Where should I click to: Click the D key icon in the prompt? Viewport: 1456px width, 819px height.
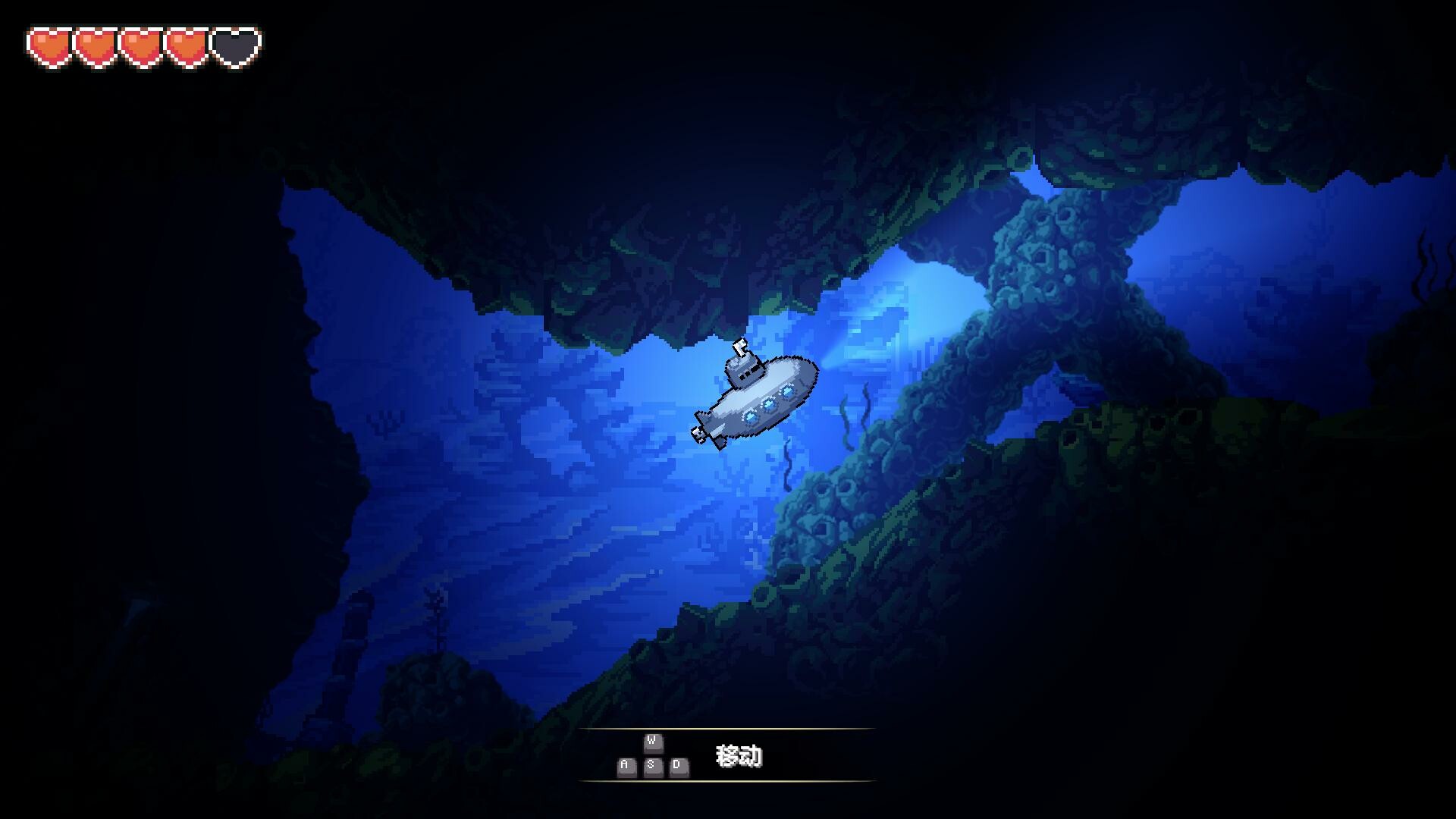click(x=677, y=767)
